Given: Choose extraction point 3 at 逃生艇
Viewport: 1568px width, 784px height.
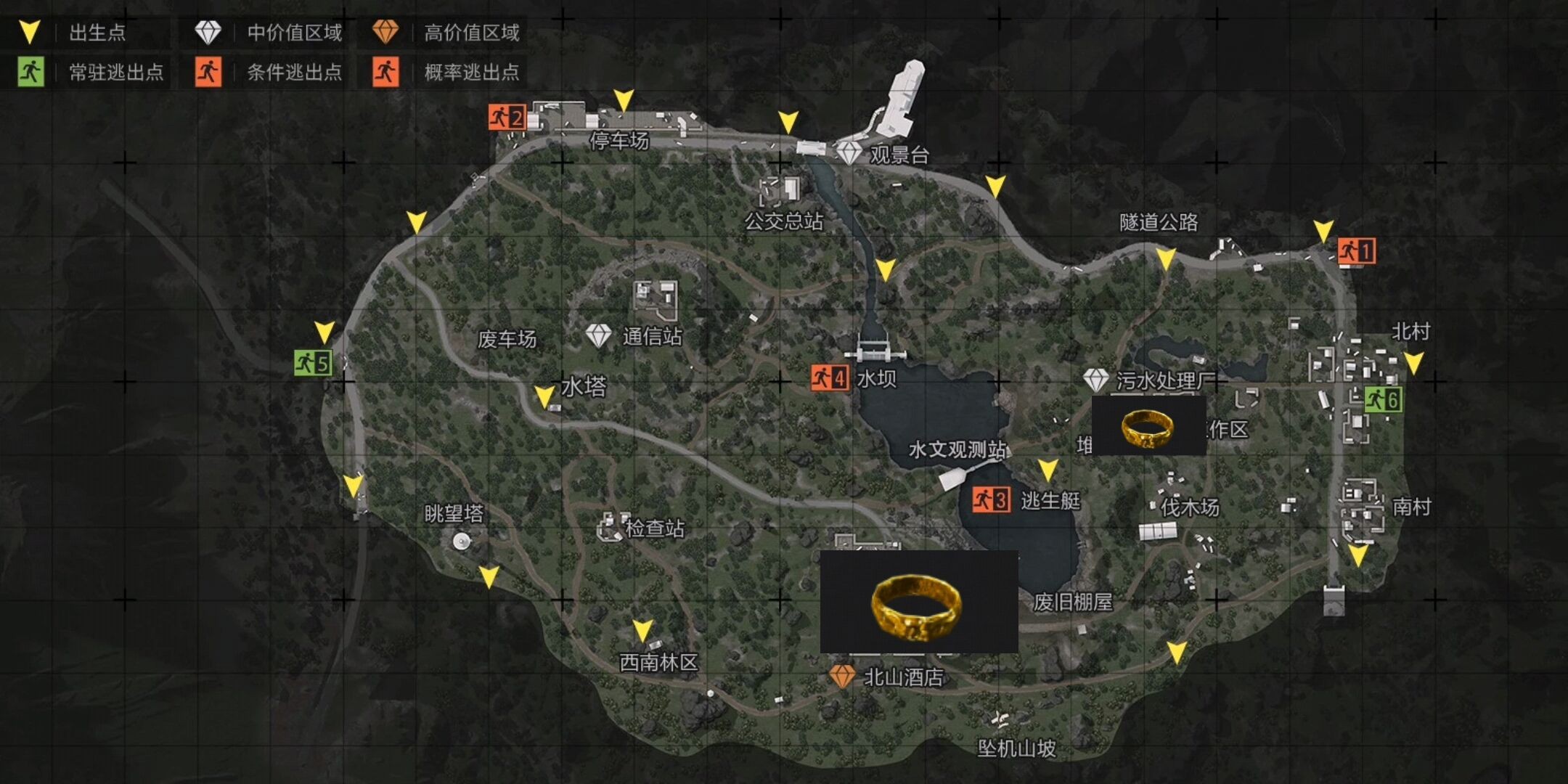Looking at the screenshot, I should tap(991, 499).
